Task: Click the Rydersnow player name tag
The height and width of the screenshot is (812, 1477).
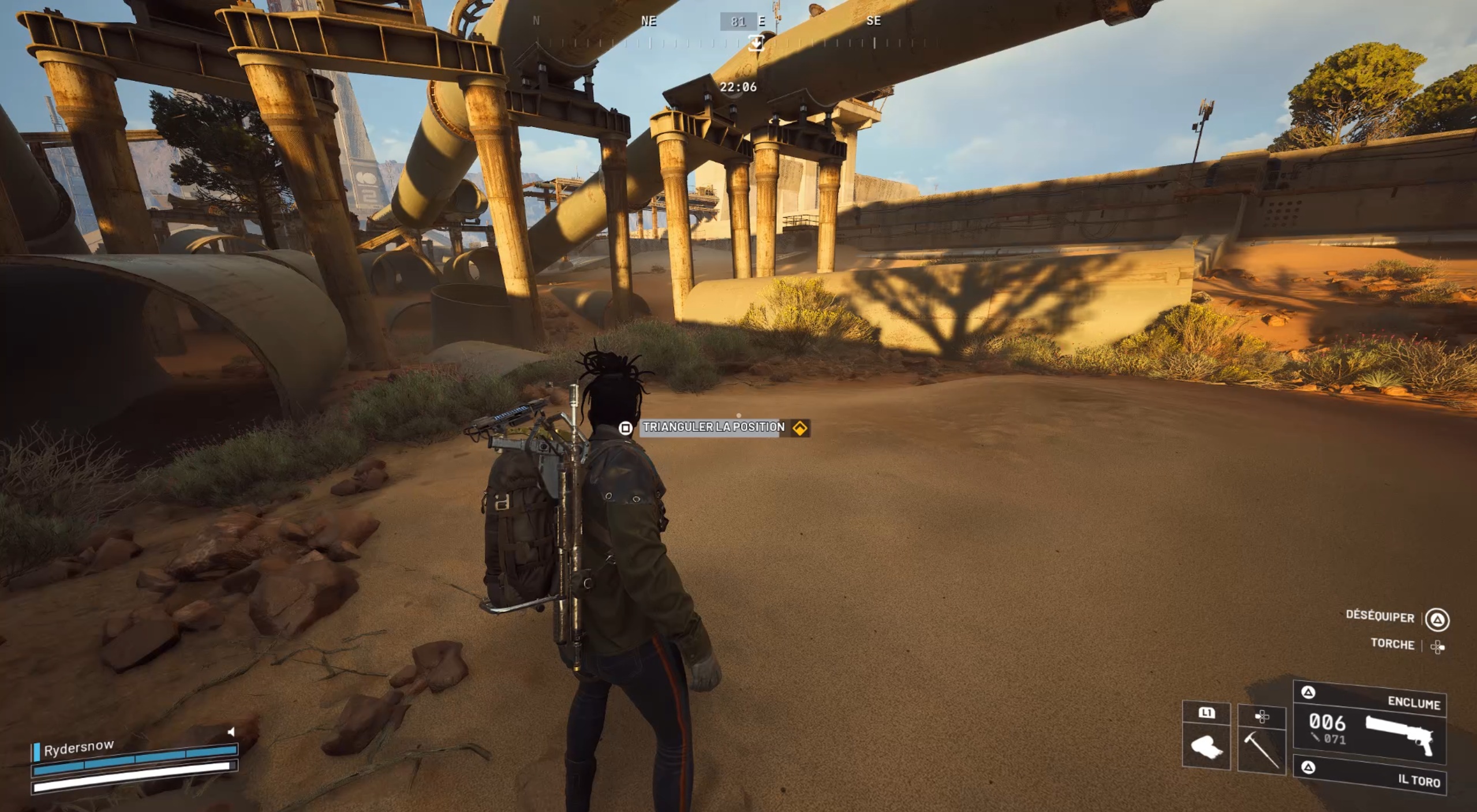Action: [x=78, y=747]
